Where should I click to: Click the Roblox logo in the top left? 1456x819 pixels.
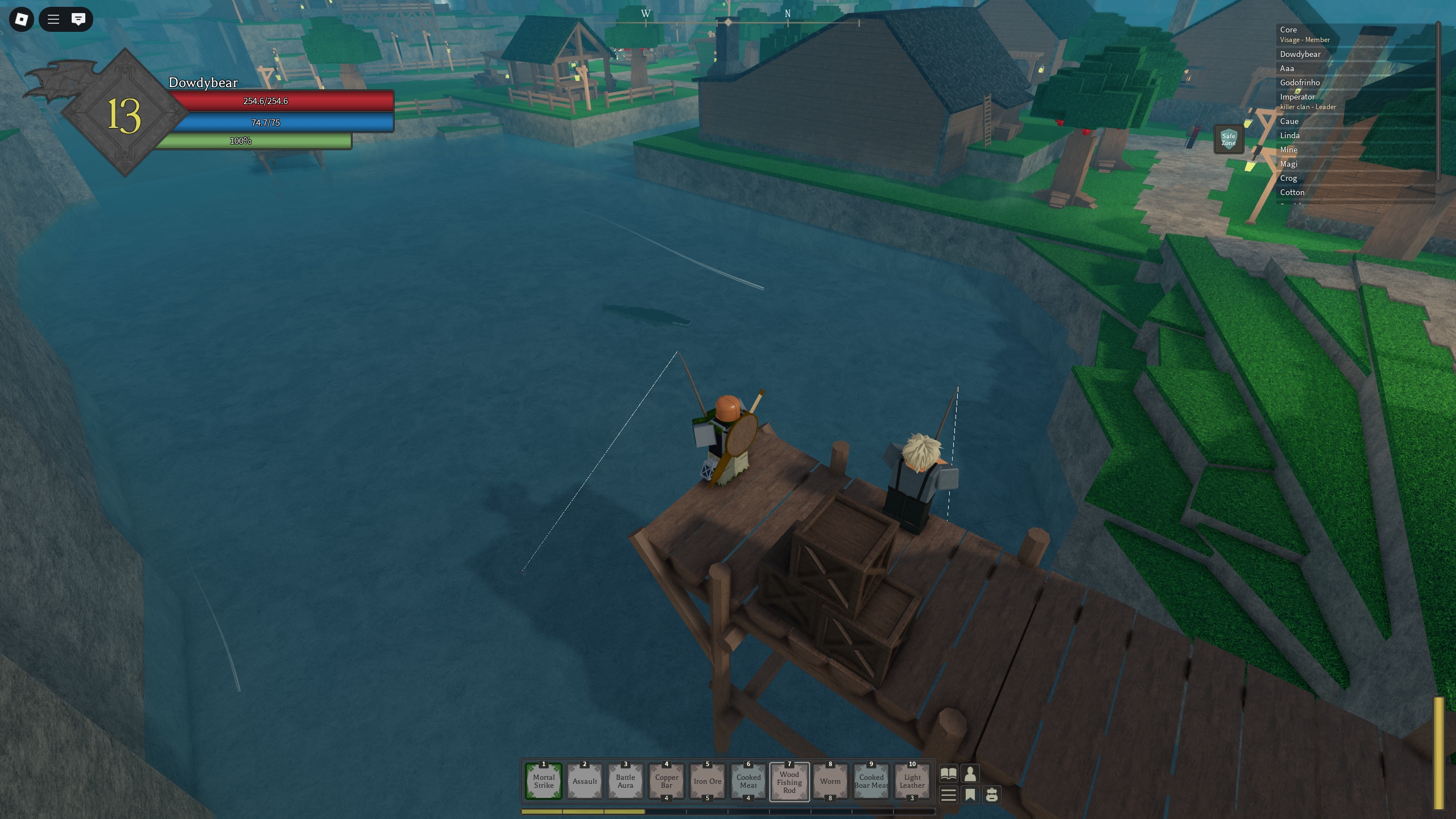click(x=21, y=19)
